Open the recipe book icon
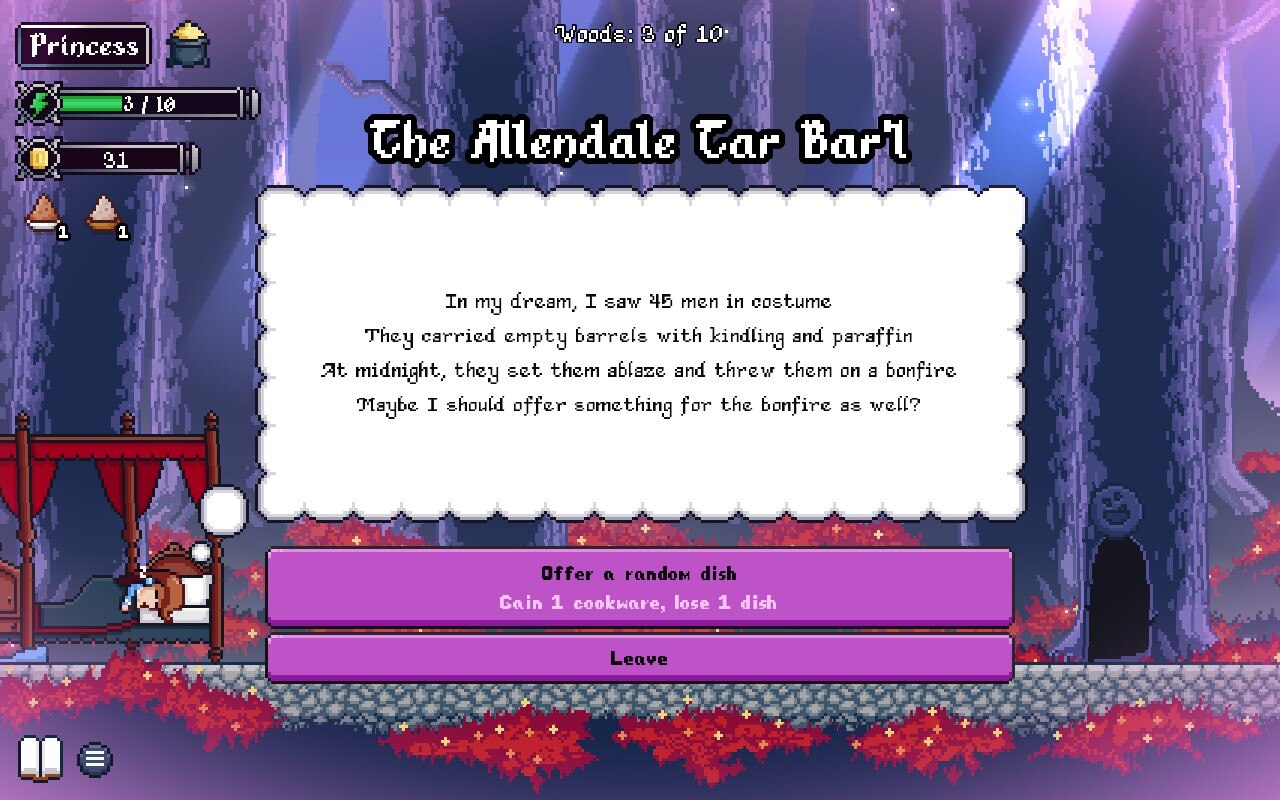 (41, 759)
